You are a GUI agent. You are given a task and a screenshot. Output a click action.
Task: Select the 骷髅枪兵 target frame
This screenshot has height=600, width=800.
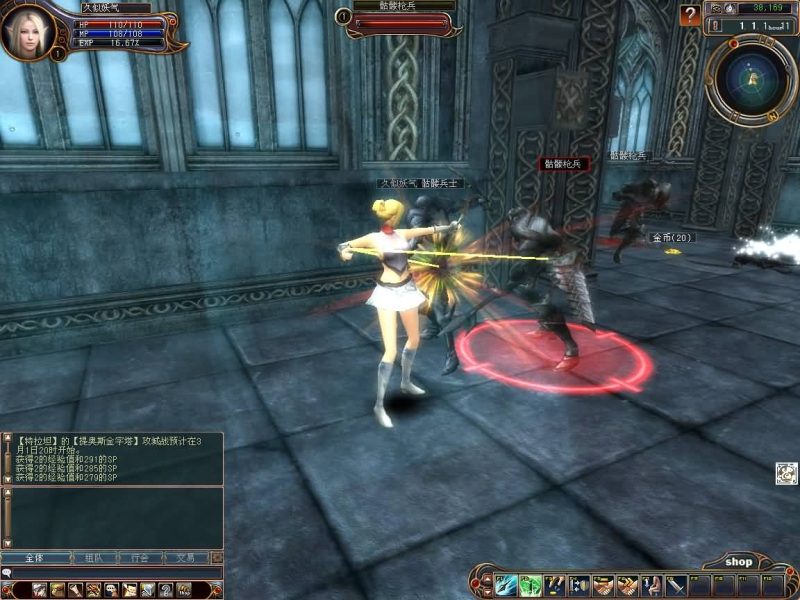click(398, 18)
